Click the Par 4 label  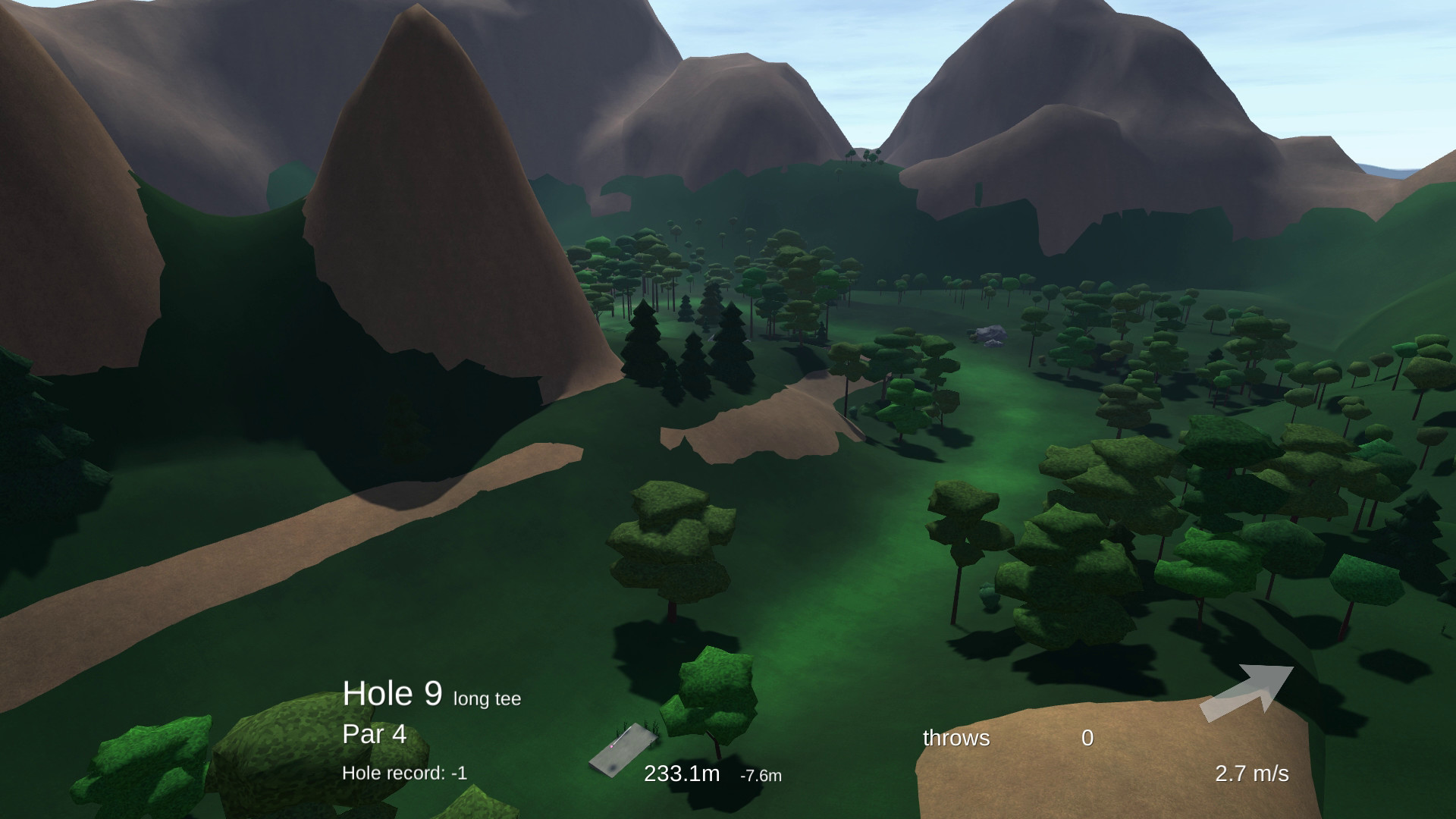coord(374,734)
